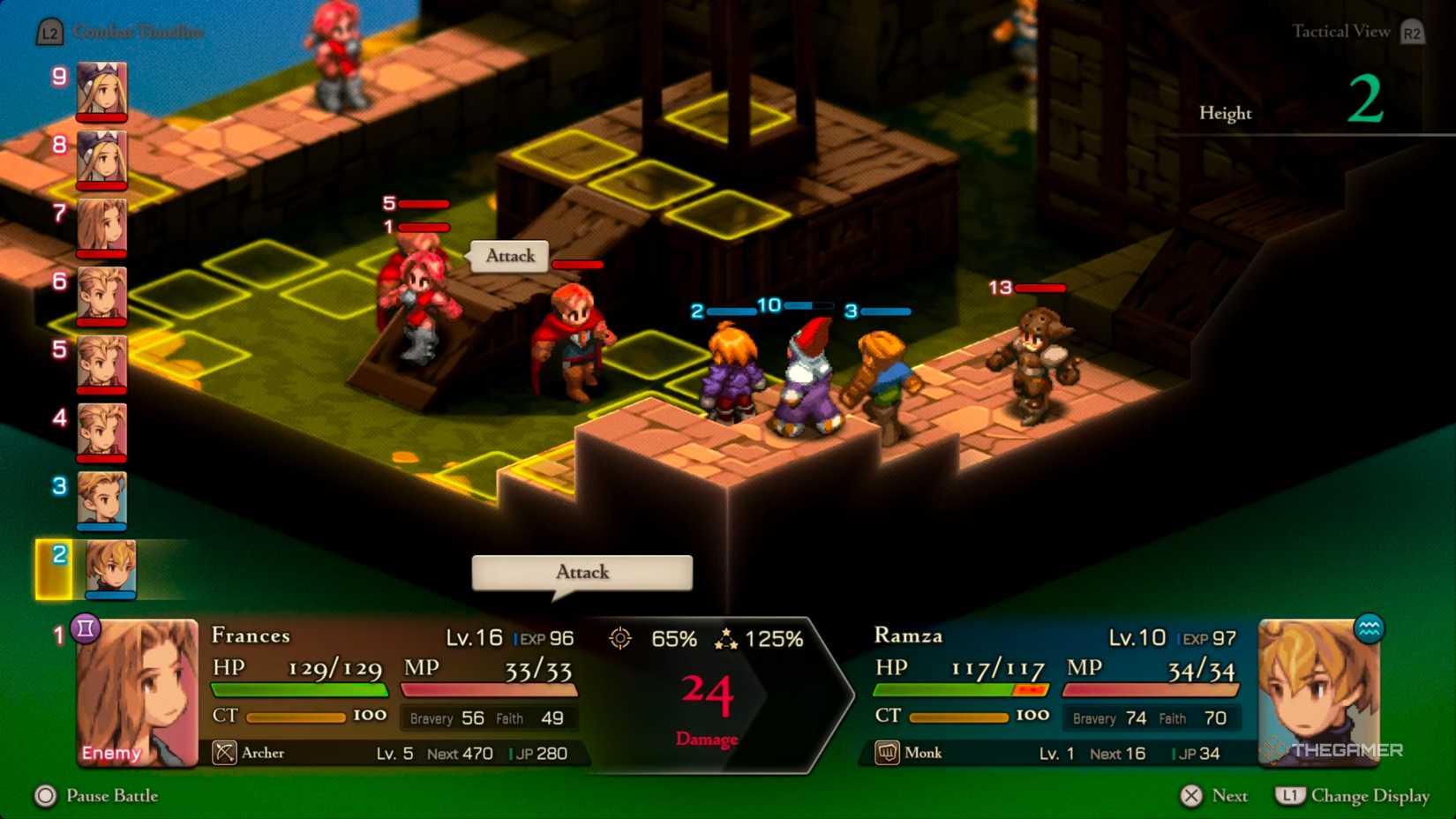The height and width of the screenshot is (819, 1456).
Task: Open the Combat Timeline via the L2 icon
Action: (x=49, y=32)
